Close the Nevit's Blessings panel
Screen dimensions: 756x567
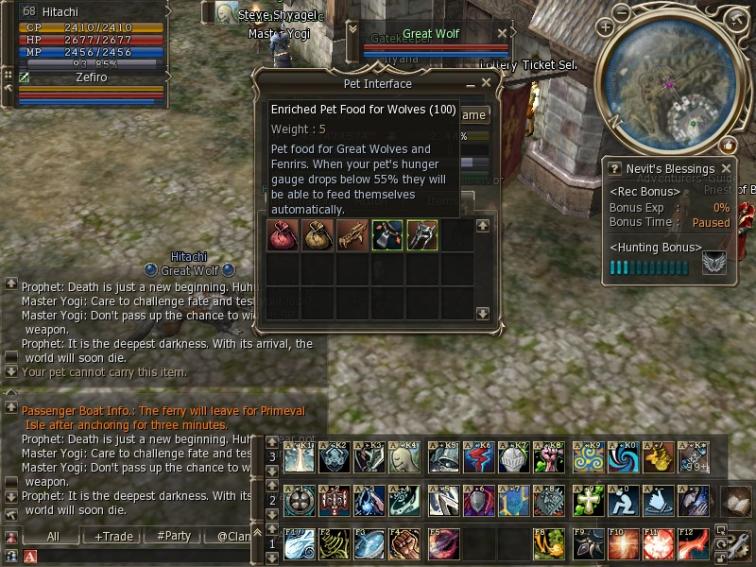point(727,168)
